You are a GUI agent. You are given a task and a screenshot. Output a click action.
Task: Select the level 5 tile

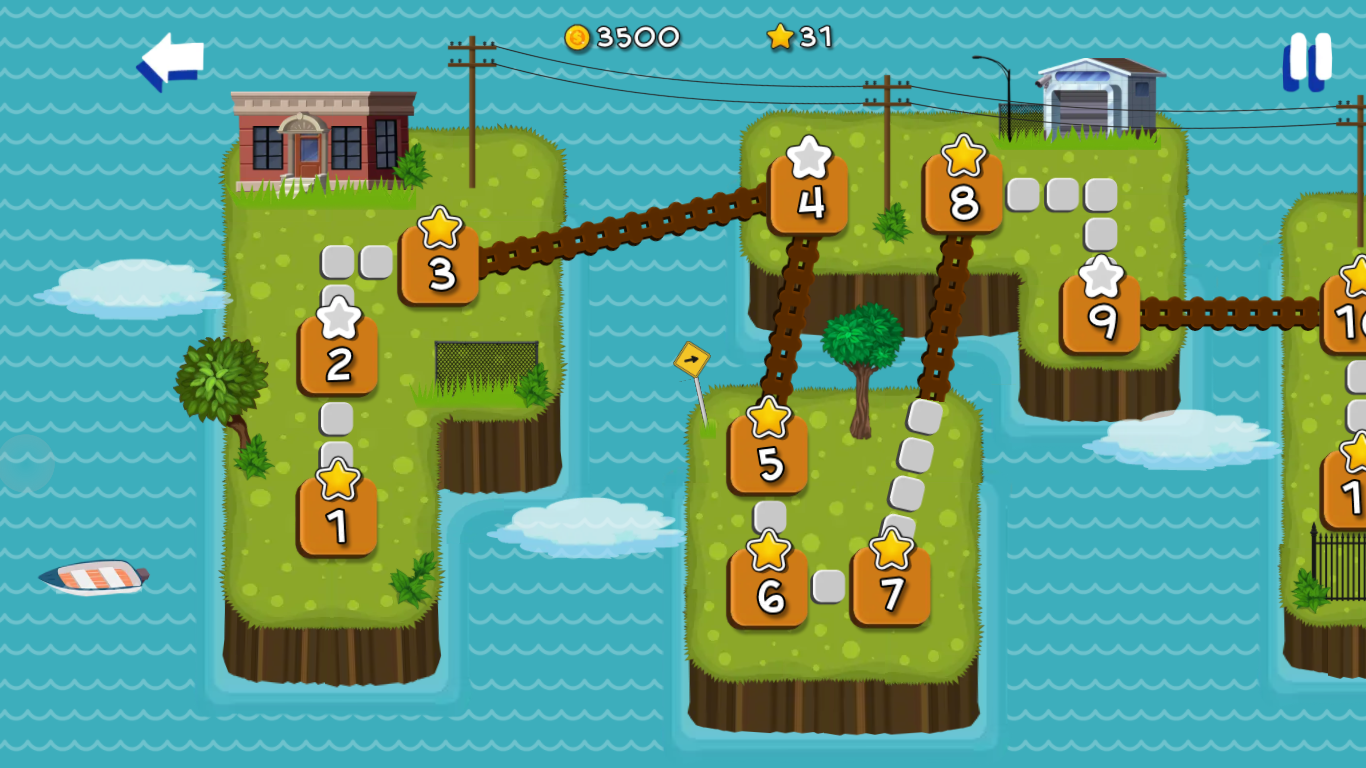coord(768,456)
